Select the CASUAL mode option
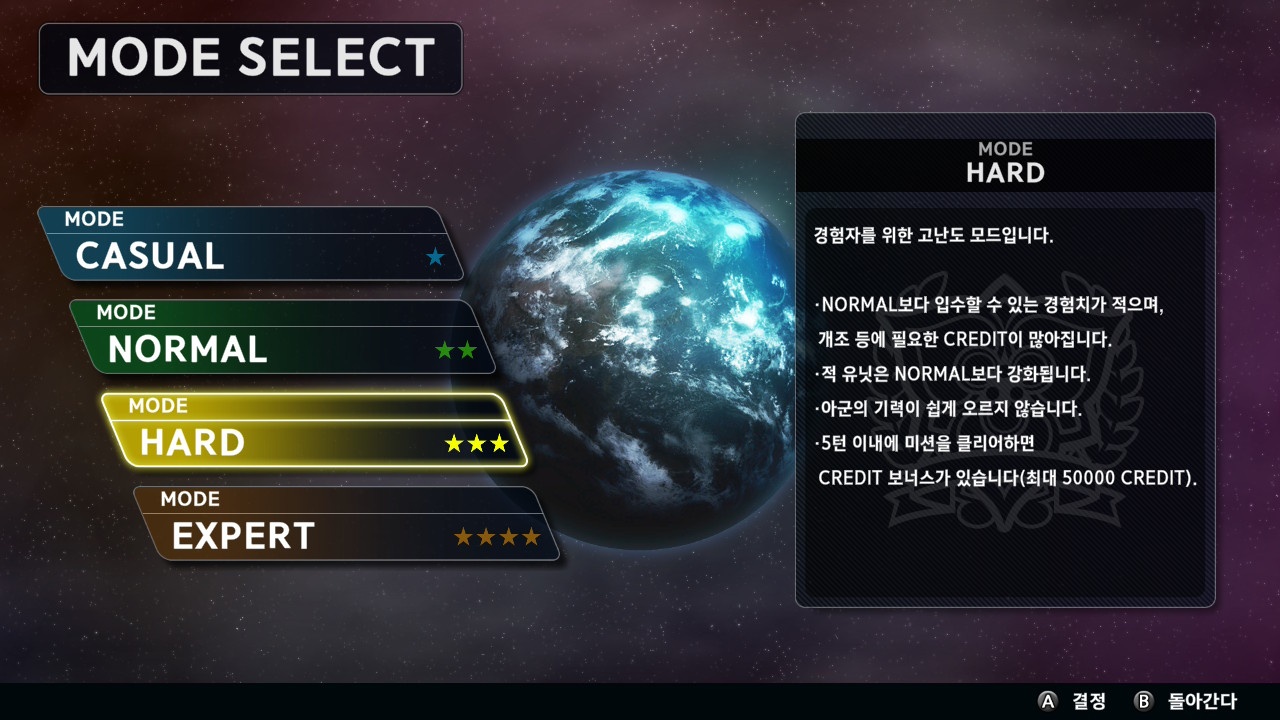 click(x=250, y=244)
